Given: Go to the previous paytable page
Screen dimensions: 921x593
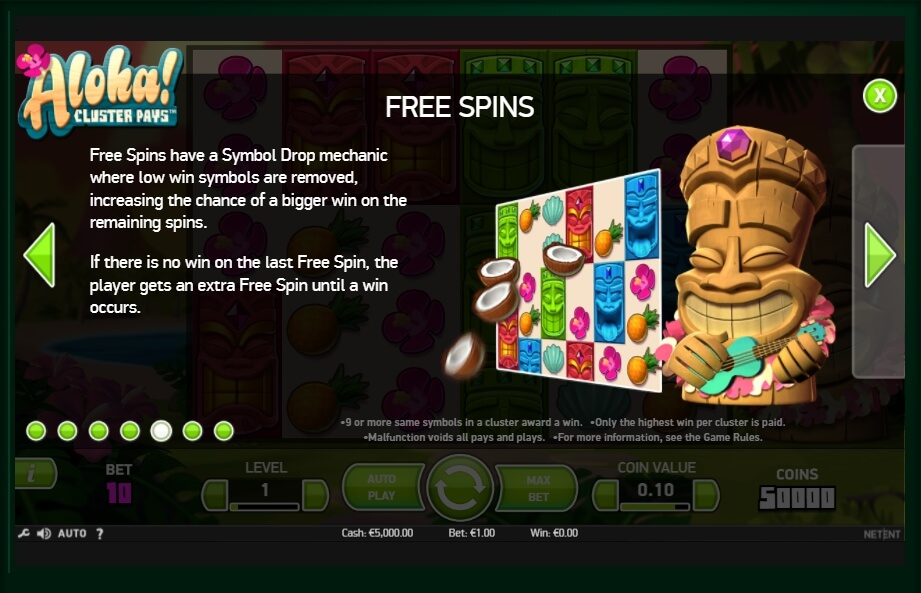Looking at the screenshot, I should (39, 255).
